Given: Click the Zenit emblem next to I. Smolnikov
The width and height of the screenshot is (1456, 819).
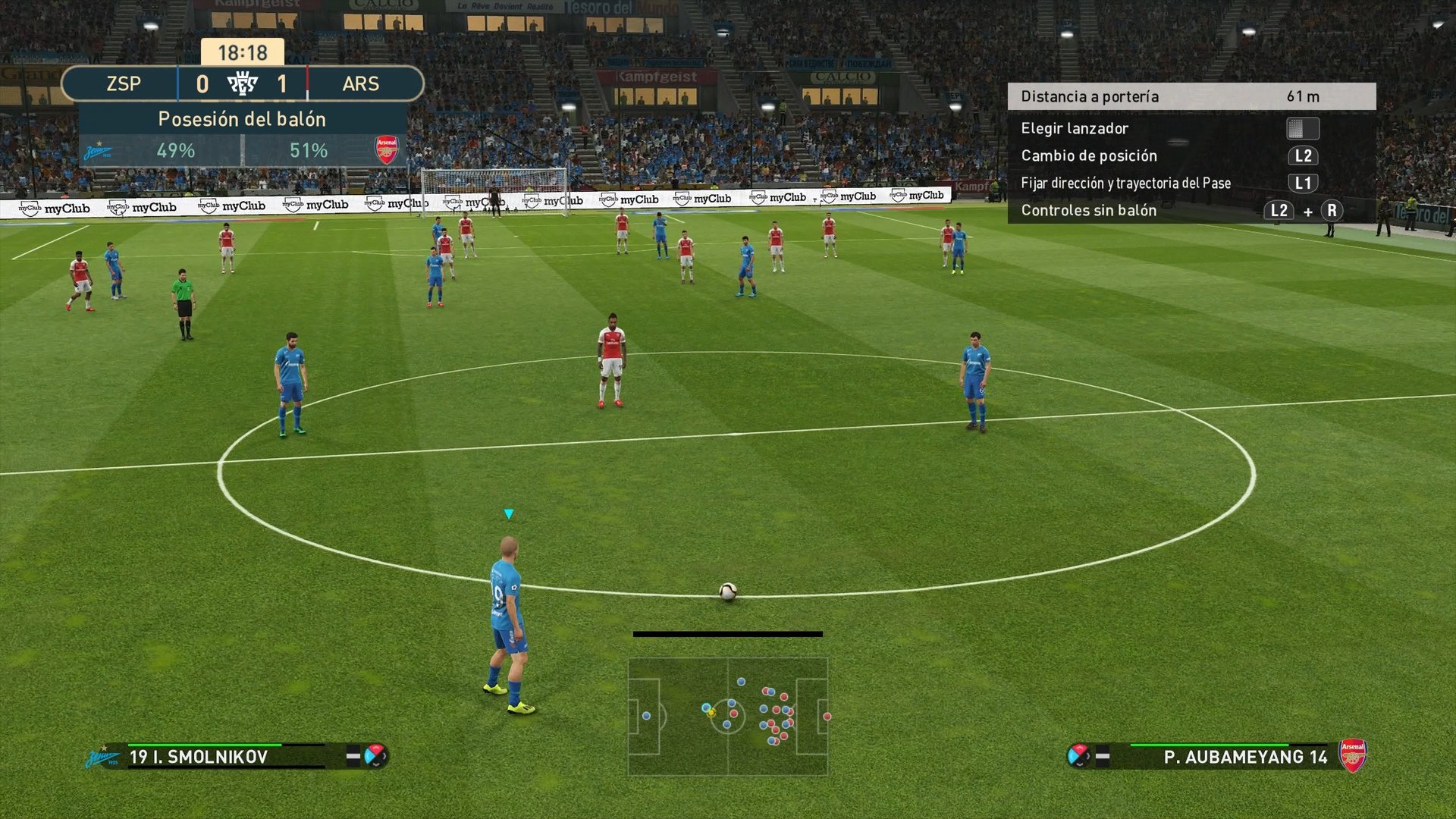Looking at the screenshot, I should [102, 756].
